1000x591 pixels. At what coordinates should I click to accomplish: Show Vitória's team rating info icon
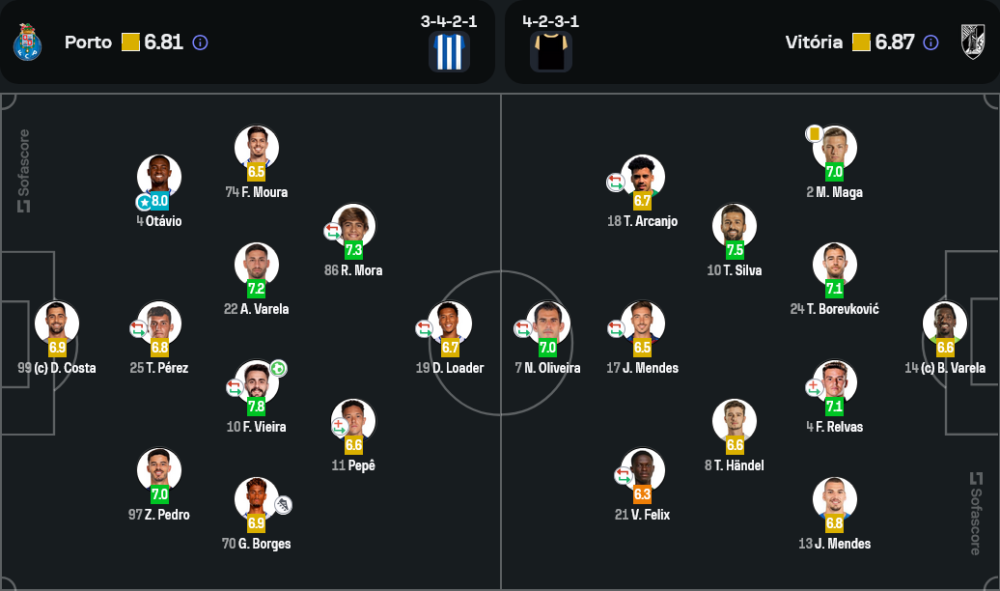(931, 43)
